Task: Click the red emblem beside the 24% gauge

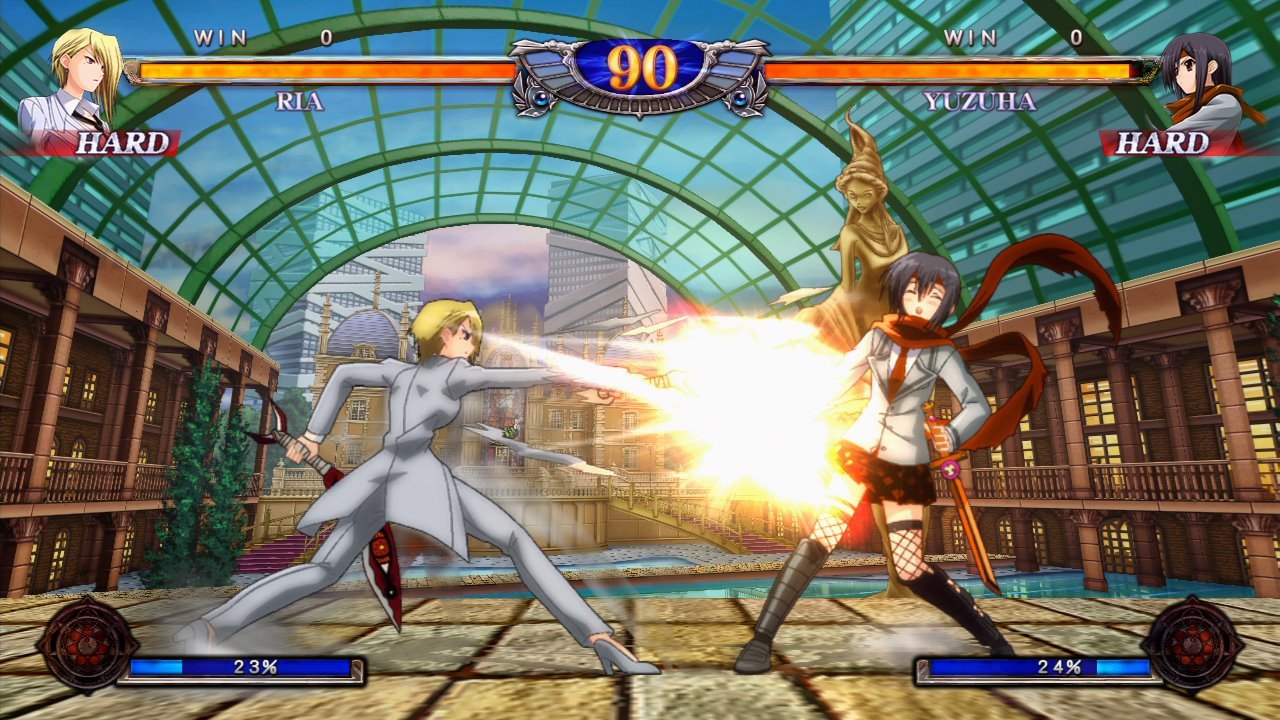Action: click(1192, 644)
